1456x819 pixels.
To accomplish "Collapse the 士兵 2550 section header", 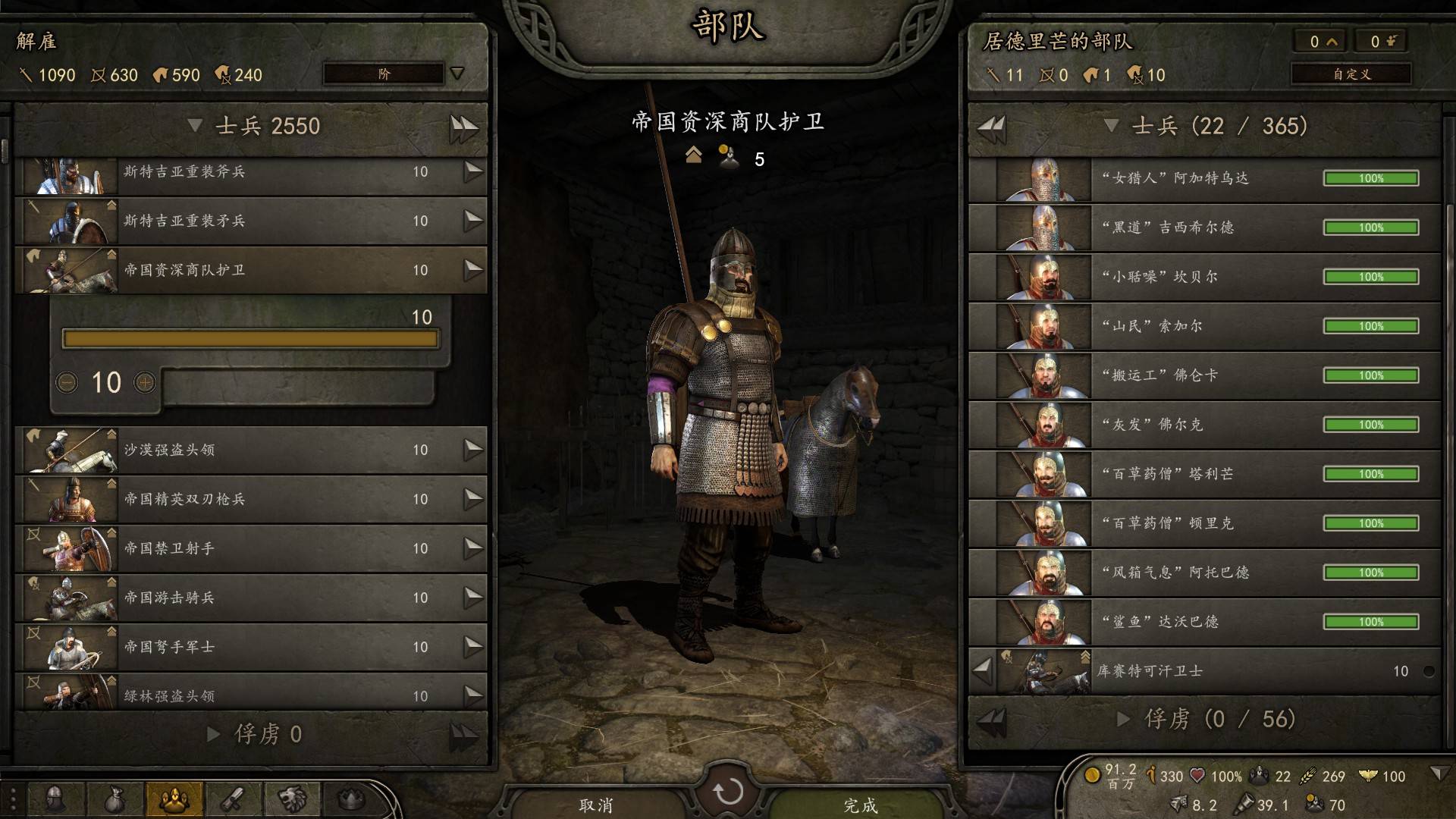I will pos(195,126).
